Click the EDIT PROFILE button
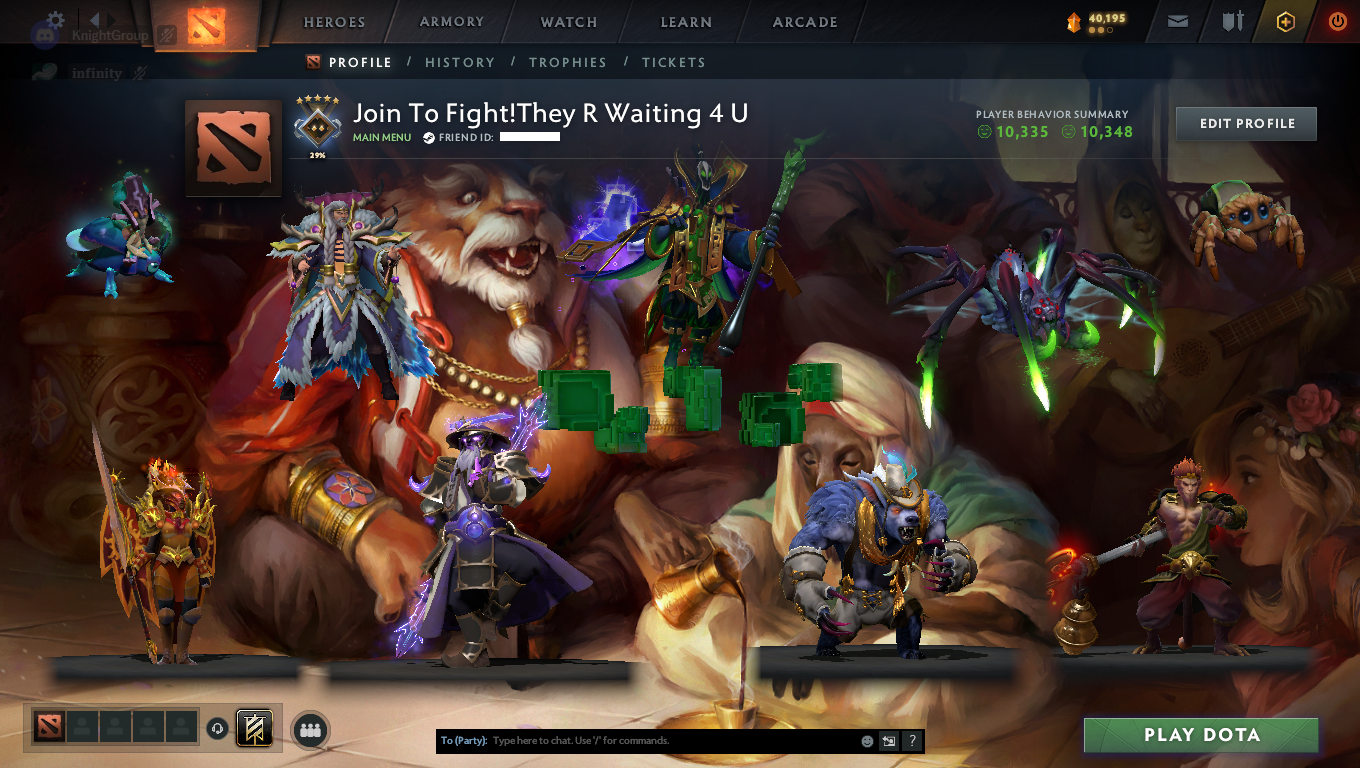 click(1245, 124)
